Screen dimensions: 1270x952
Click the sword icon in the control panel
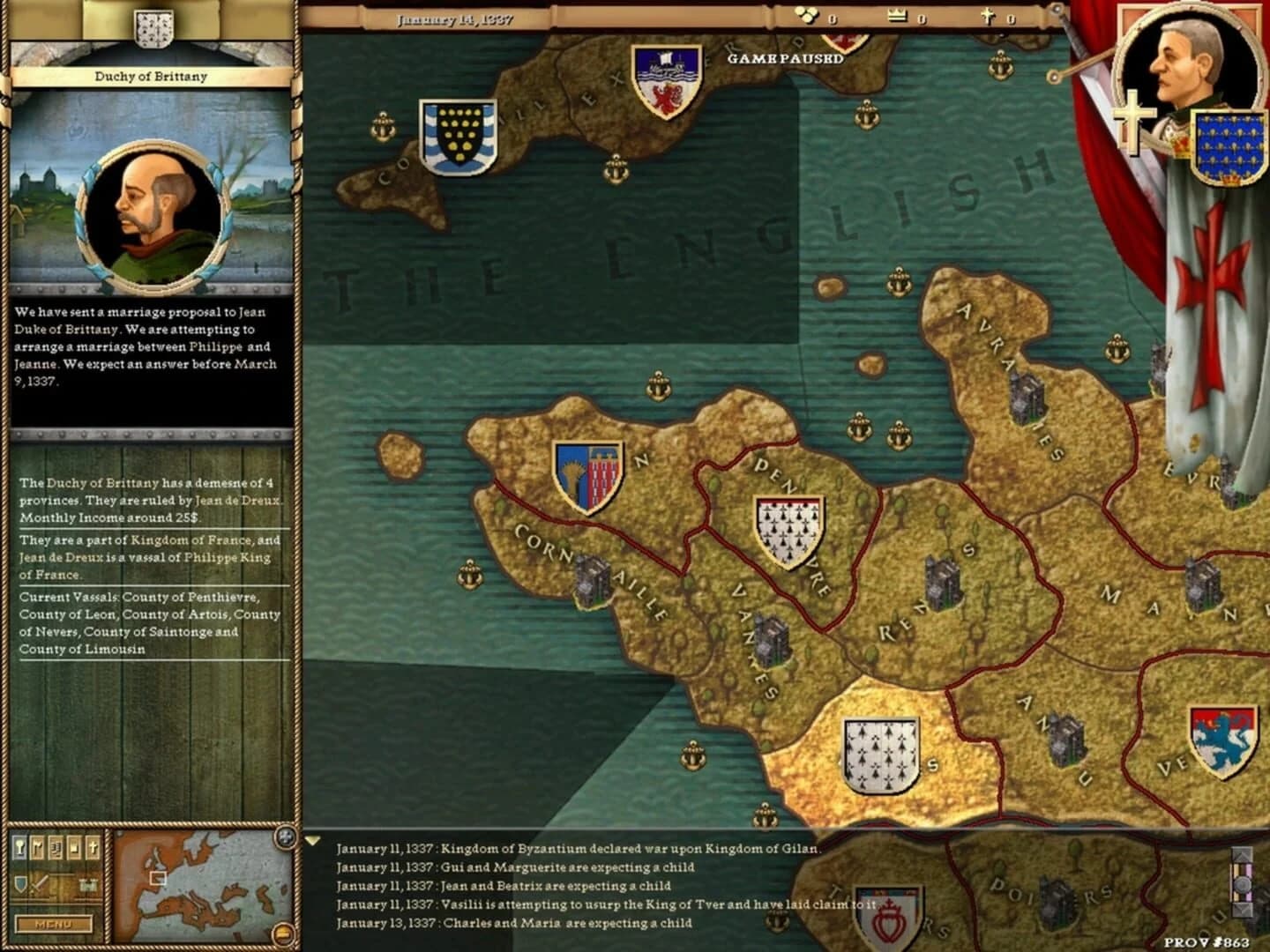tap(39, 886)
